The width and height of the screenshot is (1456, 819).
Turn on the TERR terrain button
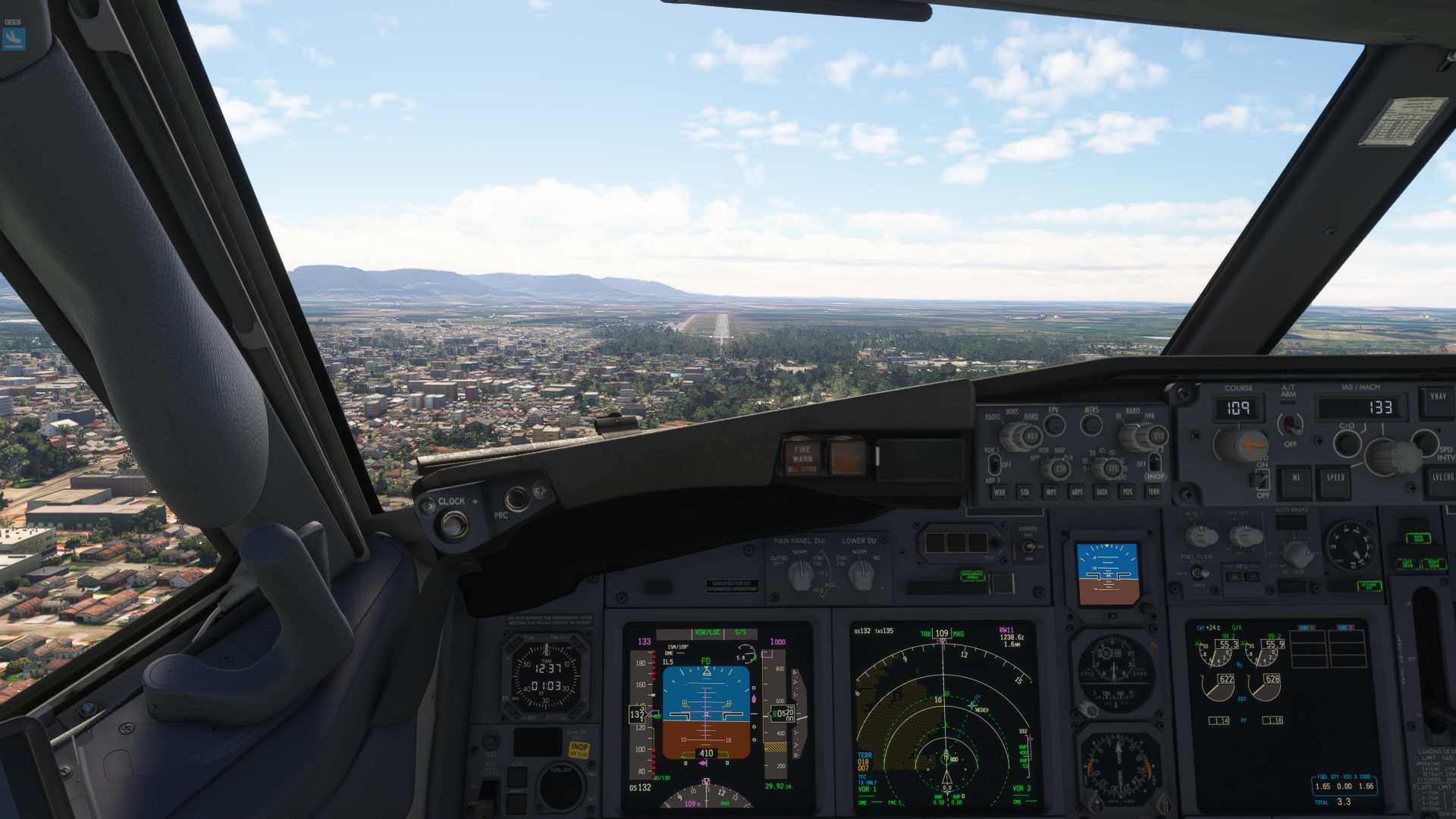tap(1153, 491)
